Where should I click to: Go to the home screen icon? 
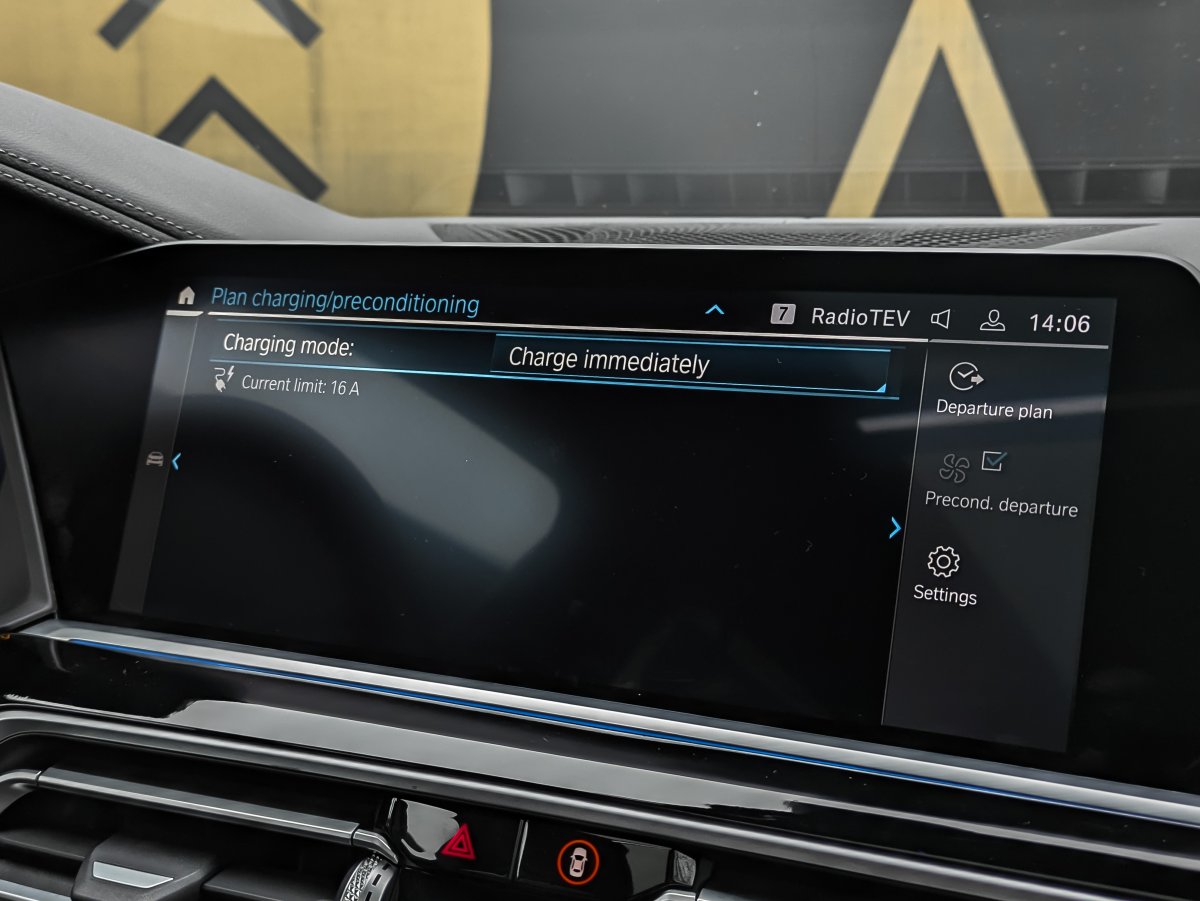pos(186,295)
